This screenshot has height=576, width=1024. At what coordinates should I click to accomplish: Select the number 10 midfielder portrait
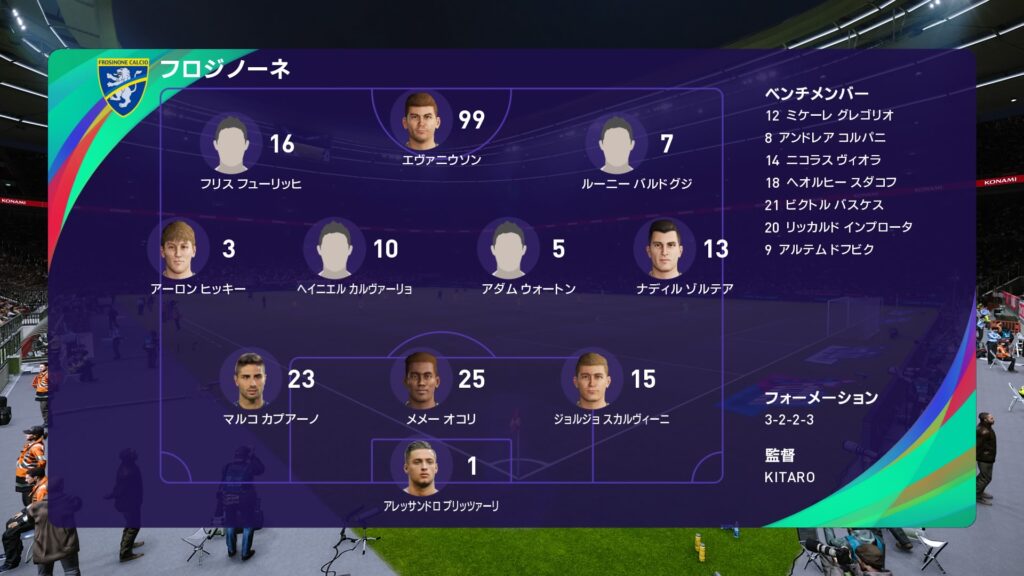(x=335, y=250)
